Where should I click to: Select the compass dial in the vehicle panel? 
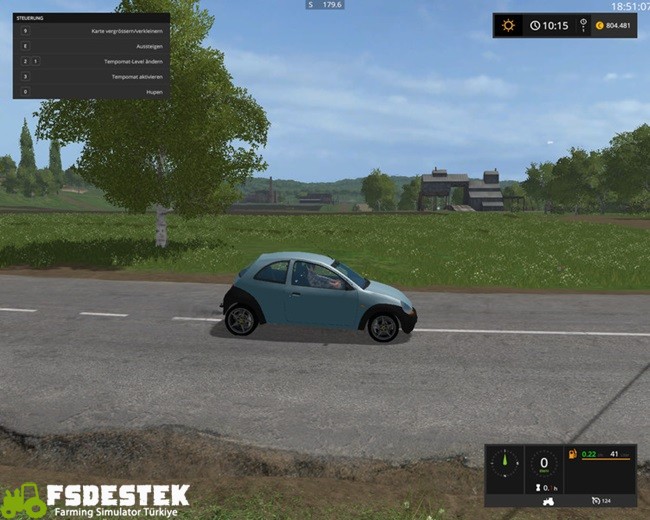click(x=506, y=463)
